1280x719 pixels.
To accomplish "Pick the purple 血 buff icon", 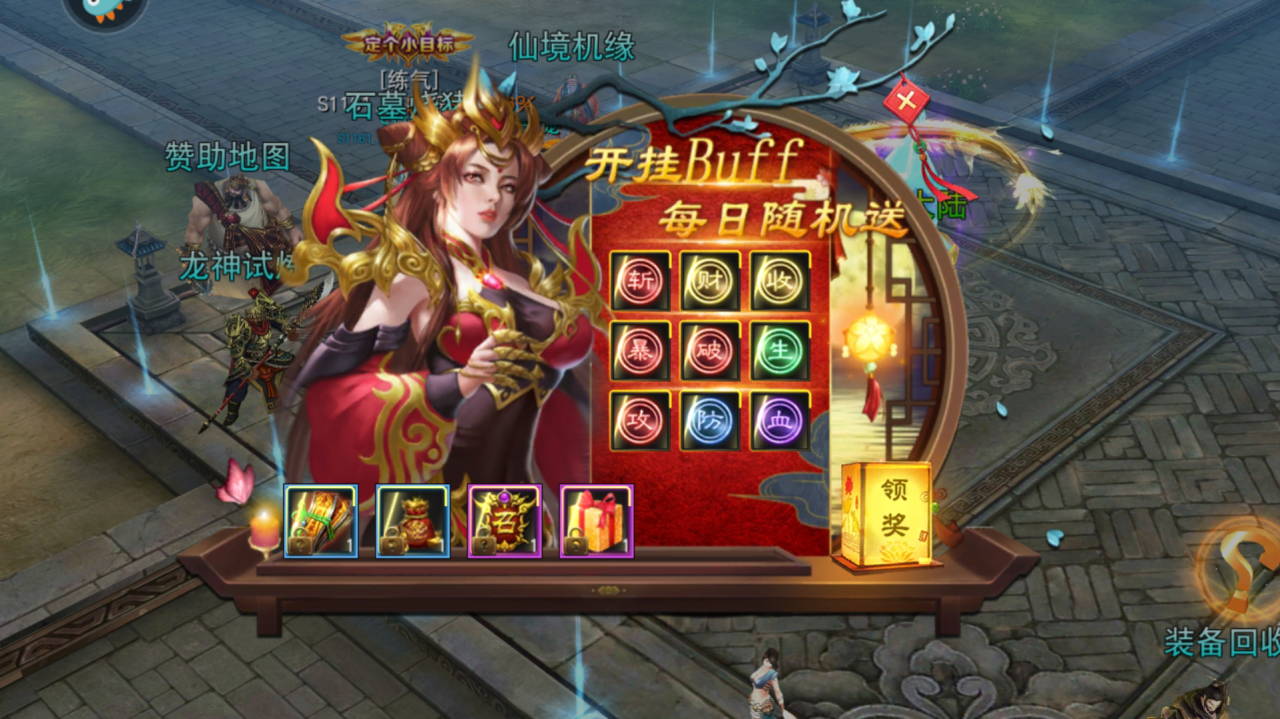I will [x=780, y=420].
